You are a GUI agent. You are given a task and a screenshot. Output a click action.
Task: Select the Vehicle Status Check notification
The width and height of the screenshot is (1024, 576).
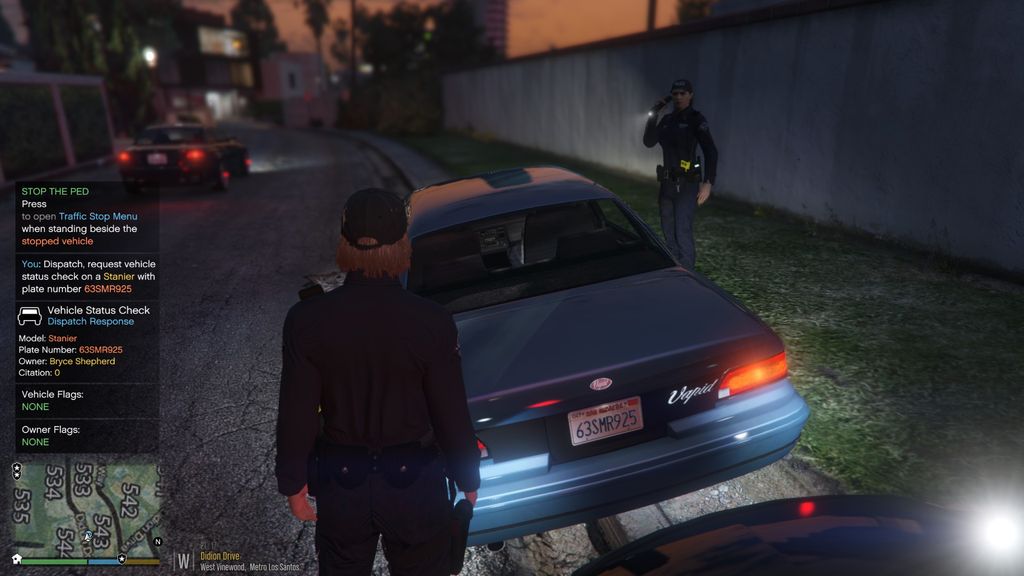87,316
